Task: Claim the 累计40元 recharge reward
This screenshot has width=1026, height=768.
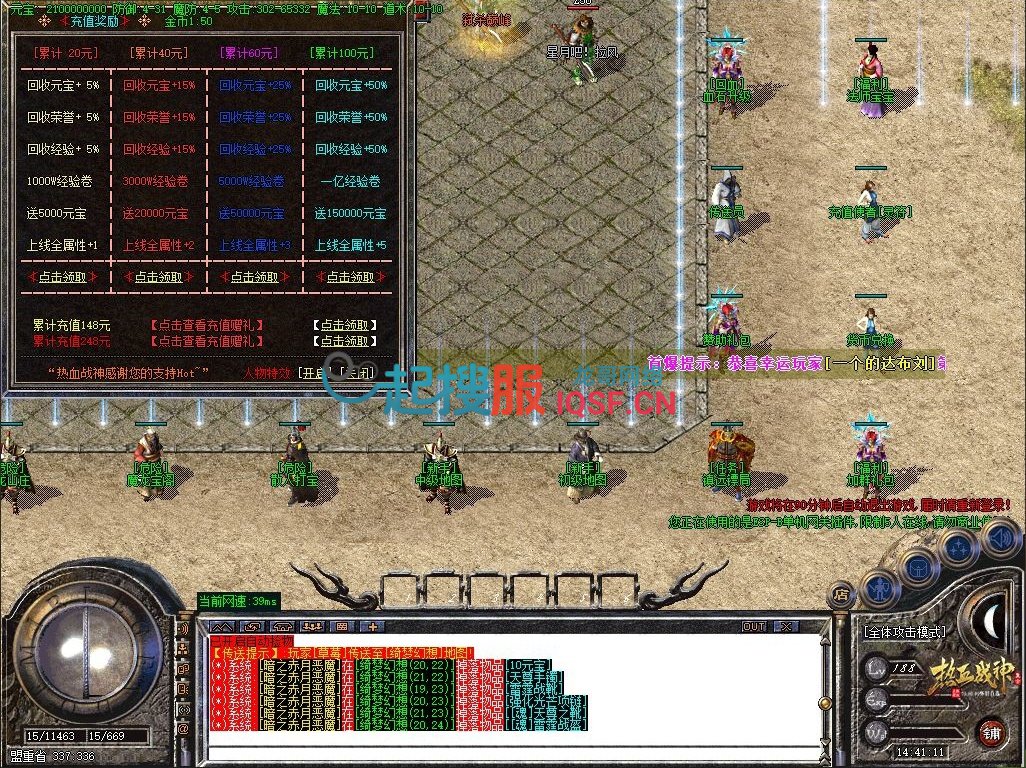Action: pos(159,277)
